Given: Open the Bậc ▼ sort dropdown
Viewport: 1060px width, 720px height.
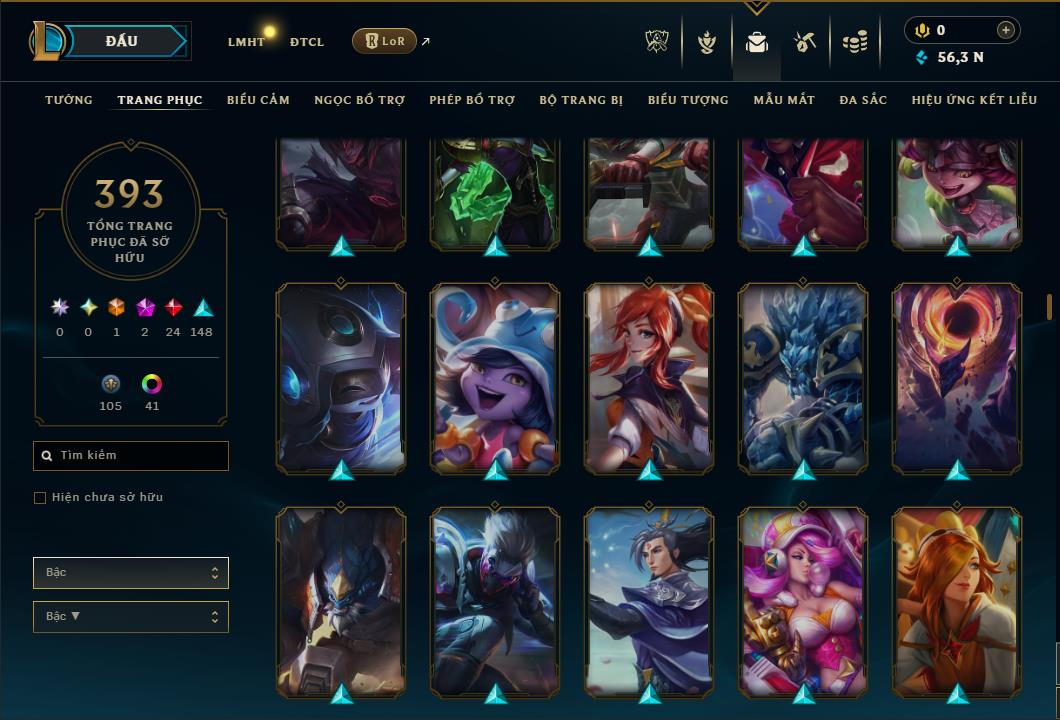Looking at the screenshot, I should tap(131, 617).
